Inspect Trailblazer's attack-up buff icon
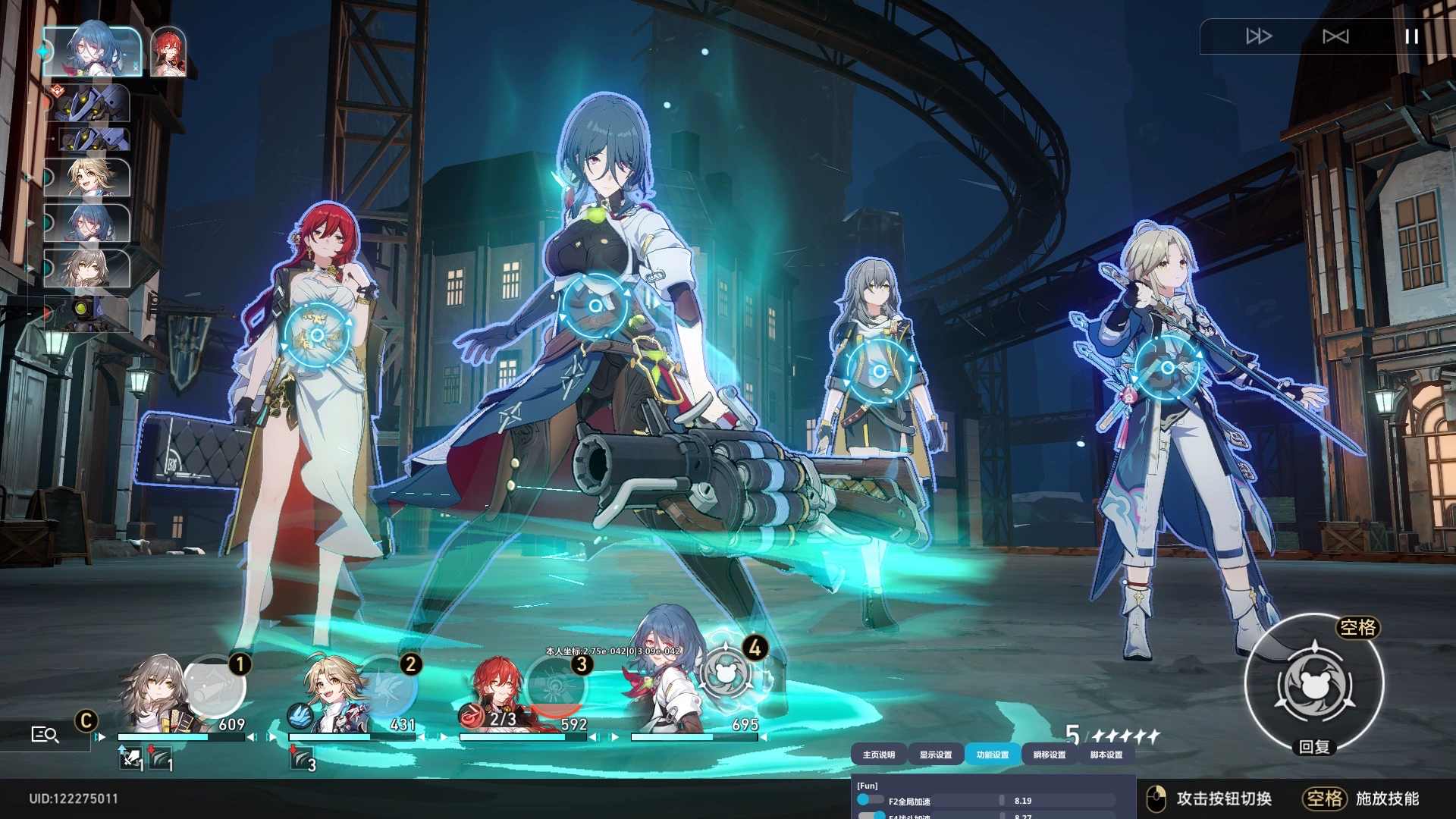 pyautogui.click(x=130, y=758)
